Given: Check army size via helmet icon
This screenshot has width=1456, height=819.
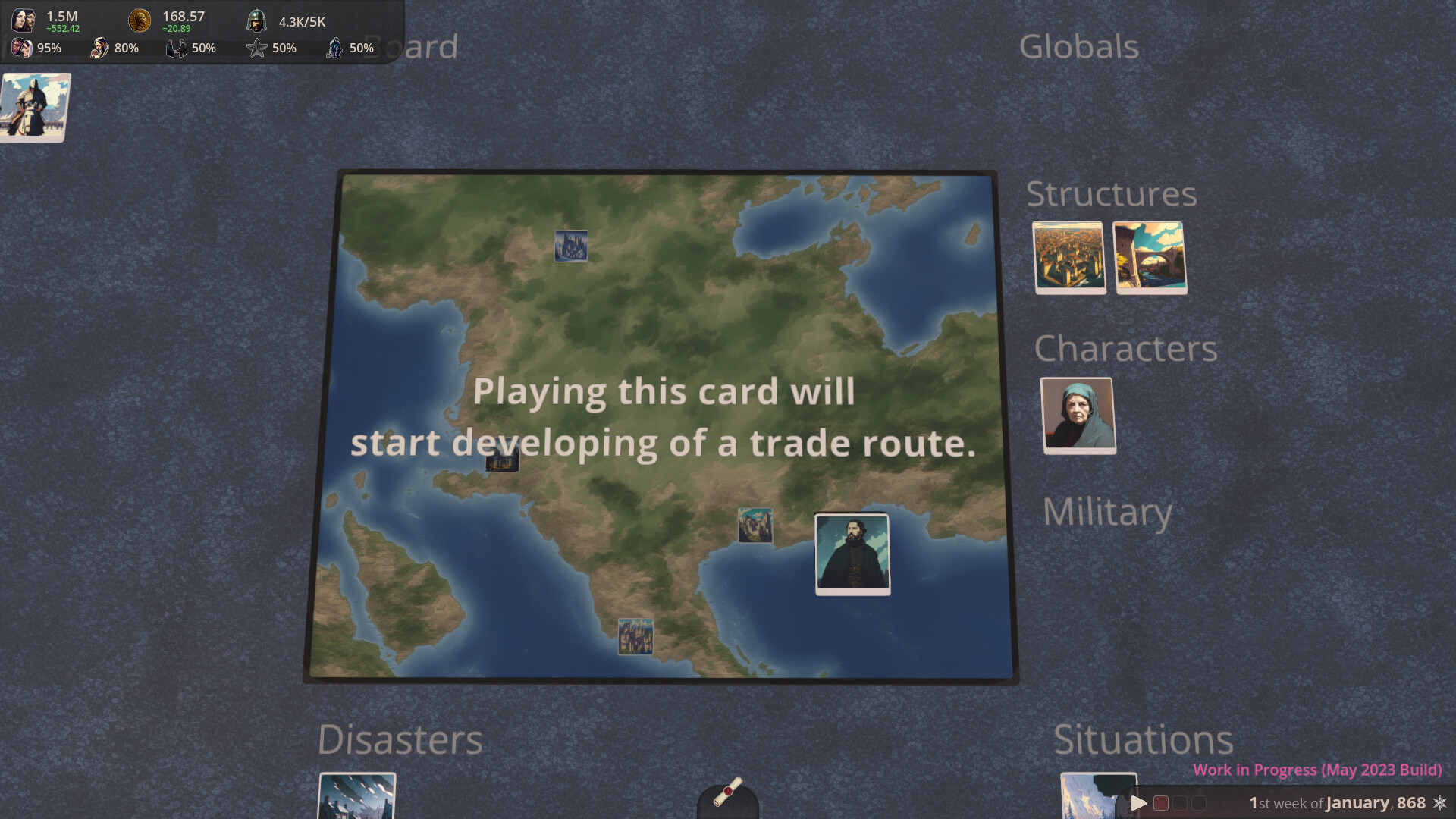Looking at the screenshot, I should click(256, 20).
